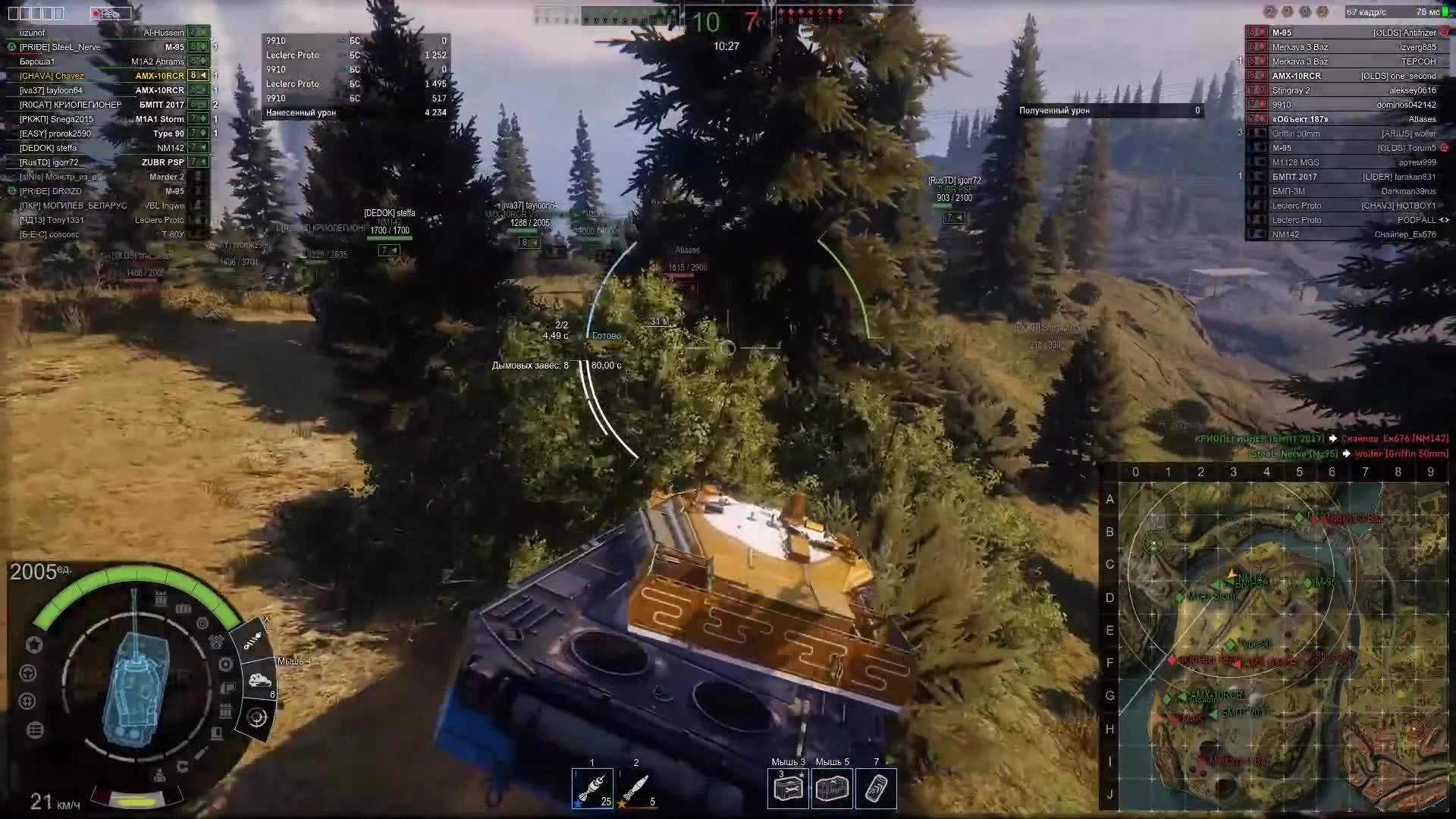Image resolution: width=1456 pixels, height=819 pixels.
Task: Click the crew star icon on the damage panel
Action: coord(34,643)
